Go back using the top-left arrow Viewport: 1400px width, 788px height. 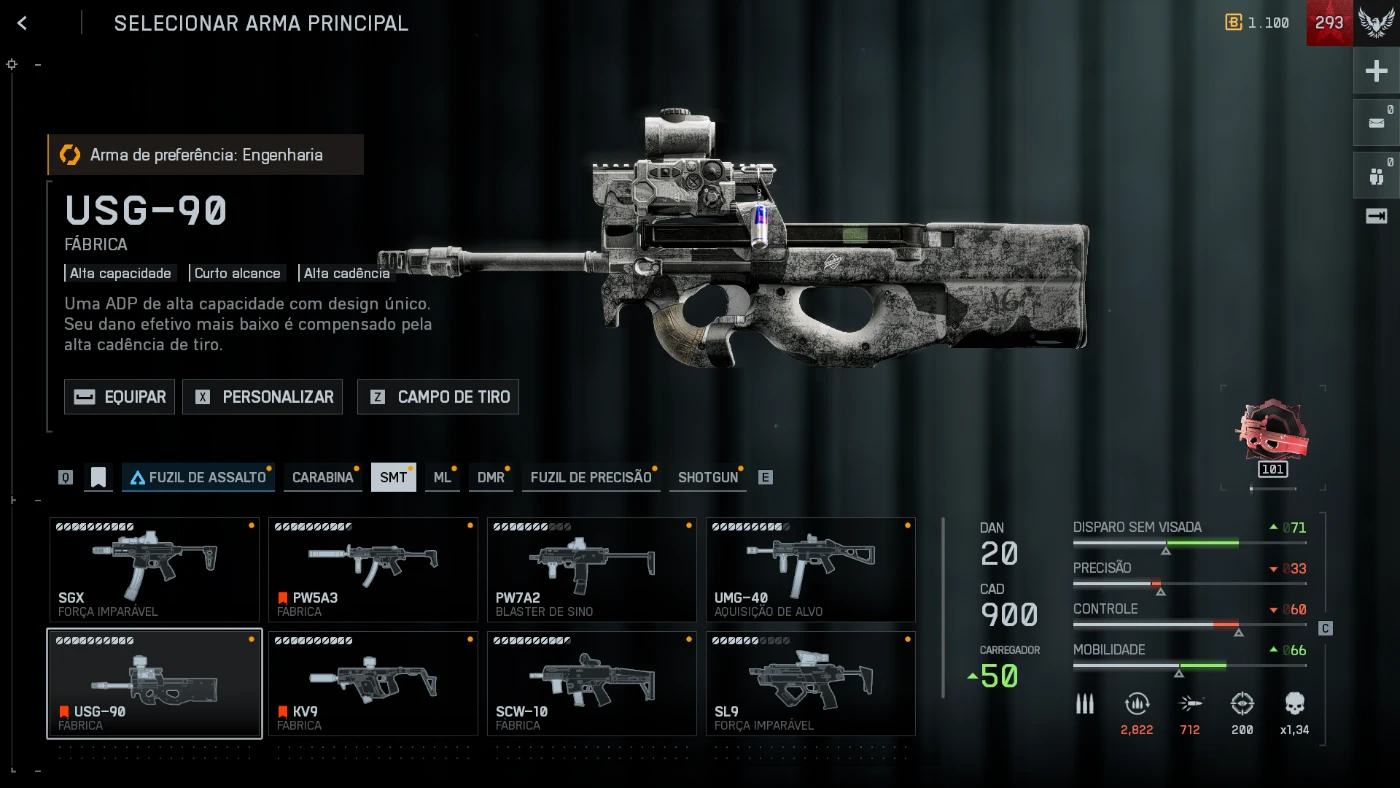[22, 23]
